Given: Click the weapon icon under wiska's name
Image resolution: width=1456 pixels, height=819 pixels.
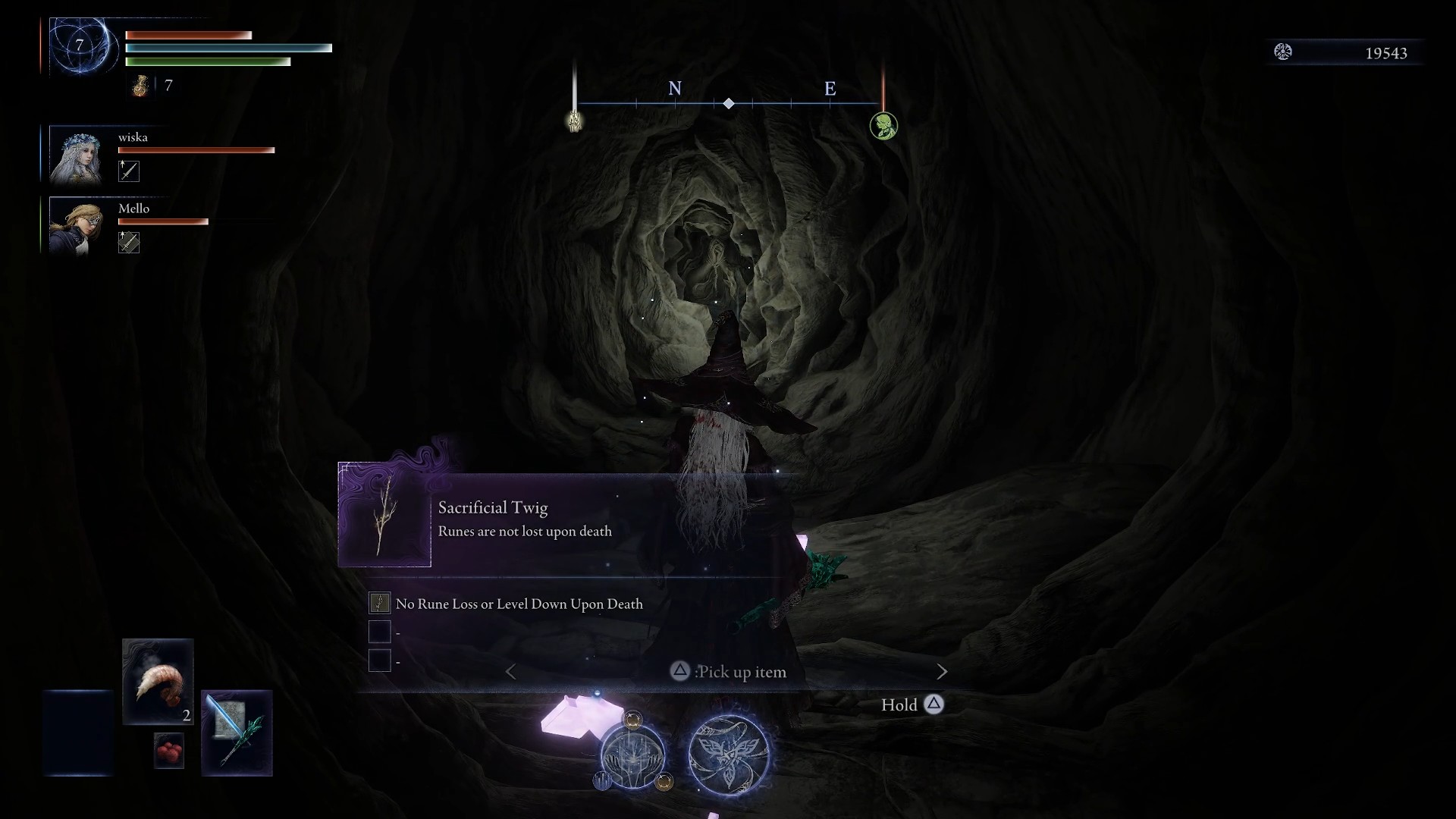Looking at the screenshot, I should (x=129, y=171).
